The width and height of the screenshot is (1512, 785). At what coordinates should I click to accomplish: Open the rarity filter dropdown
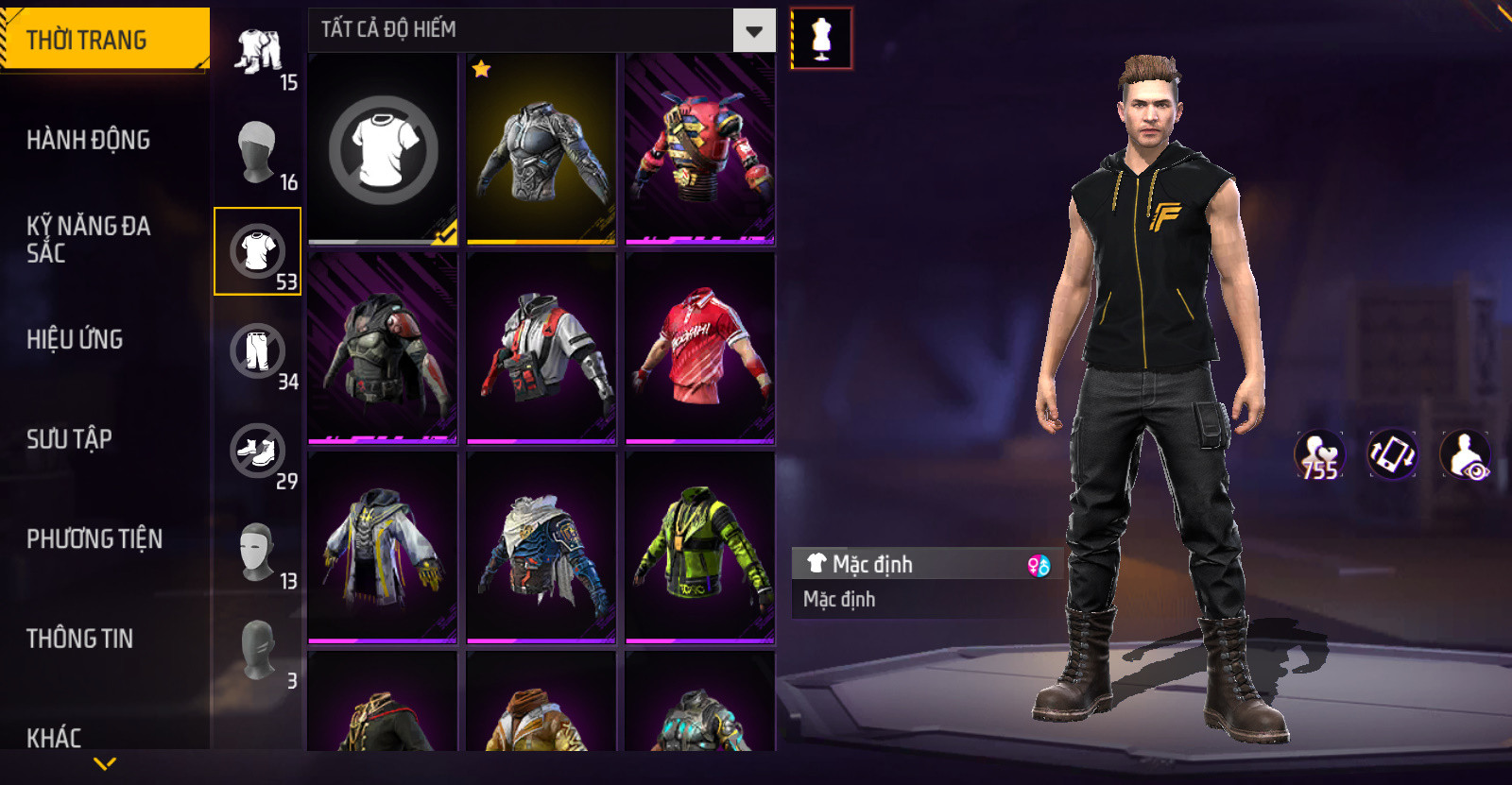click(753, 30)
